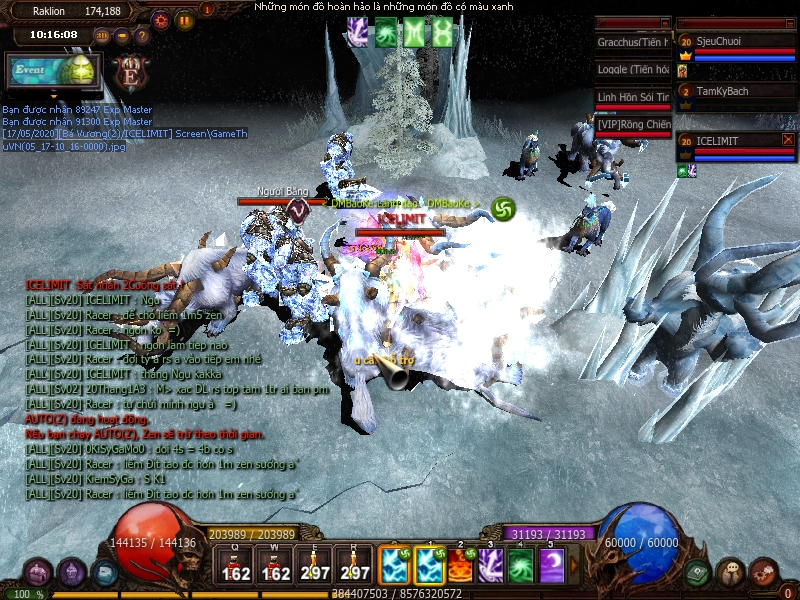Click the red E emblem icon
The image size is (800, 600).
pyautogui.click(x=130, y=73)
